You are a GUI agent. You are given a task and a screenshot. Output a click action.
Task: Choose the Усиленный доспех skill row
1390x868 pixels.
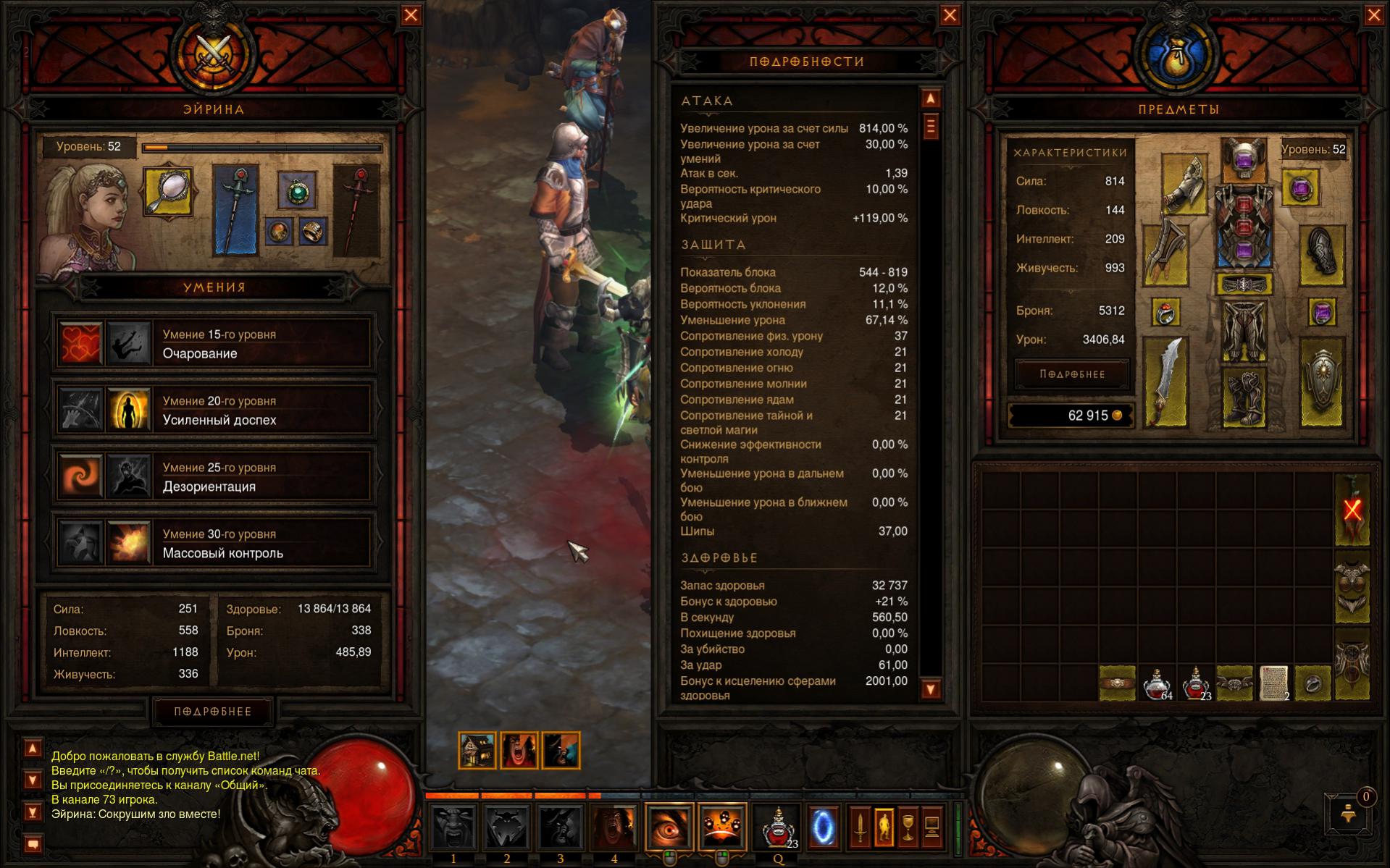[214, 410]
